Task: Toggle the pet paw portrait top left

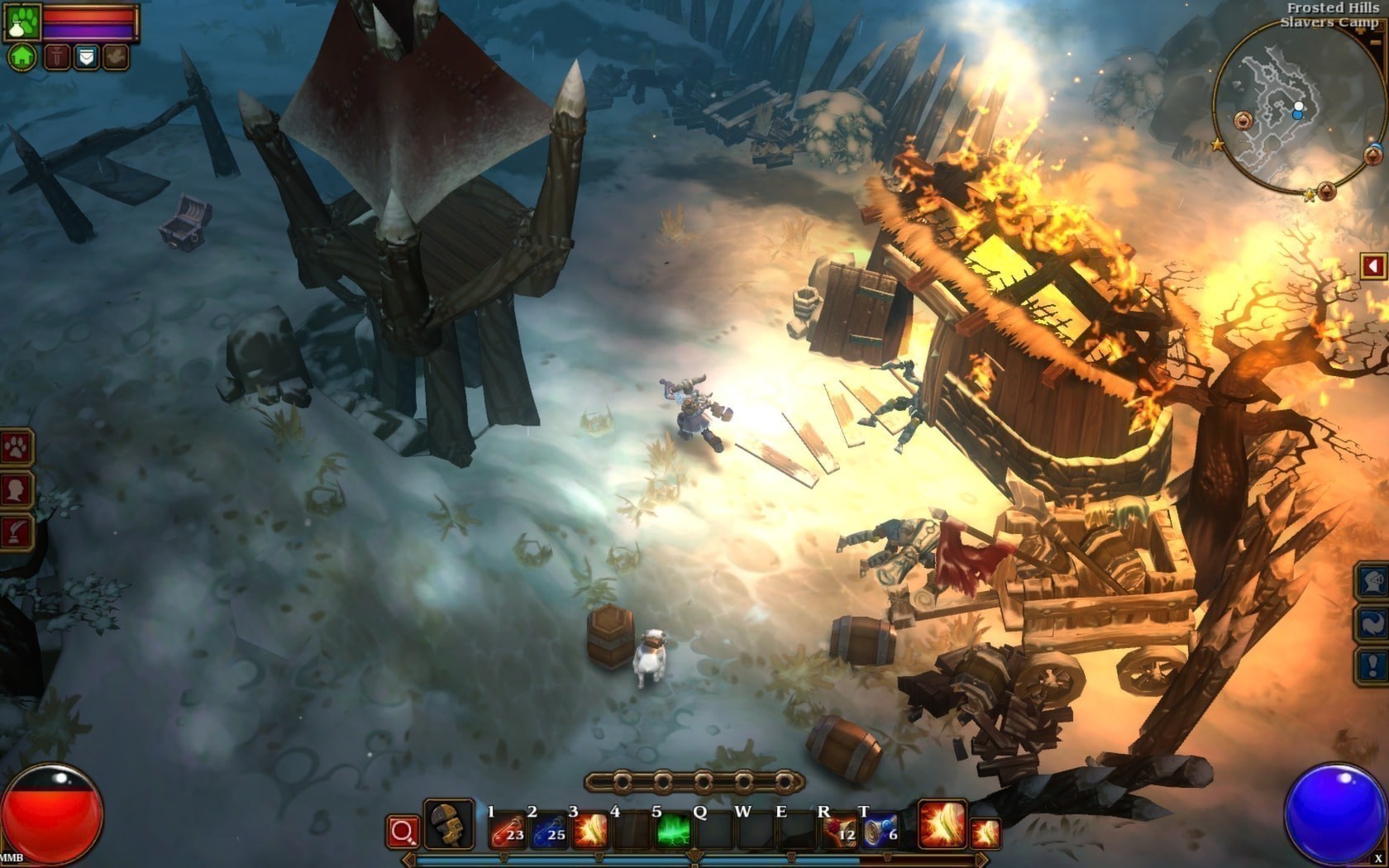Action: (22, 21)
